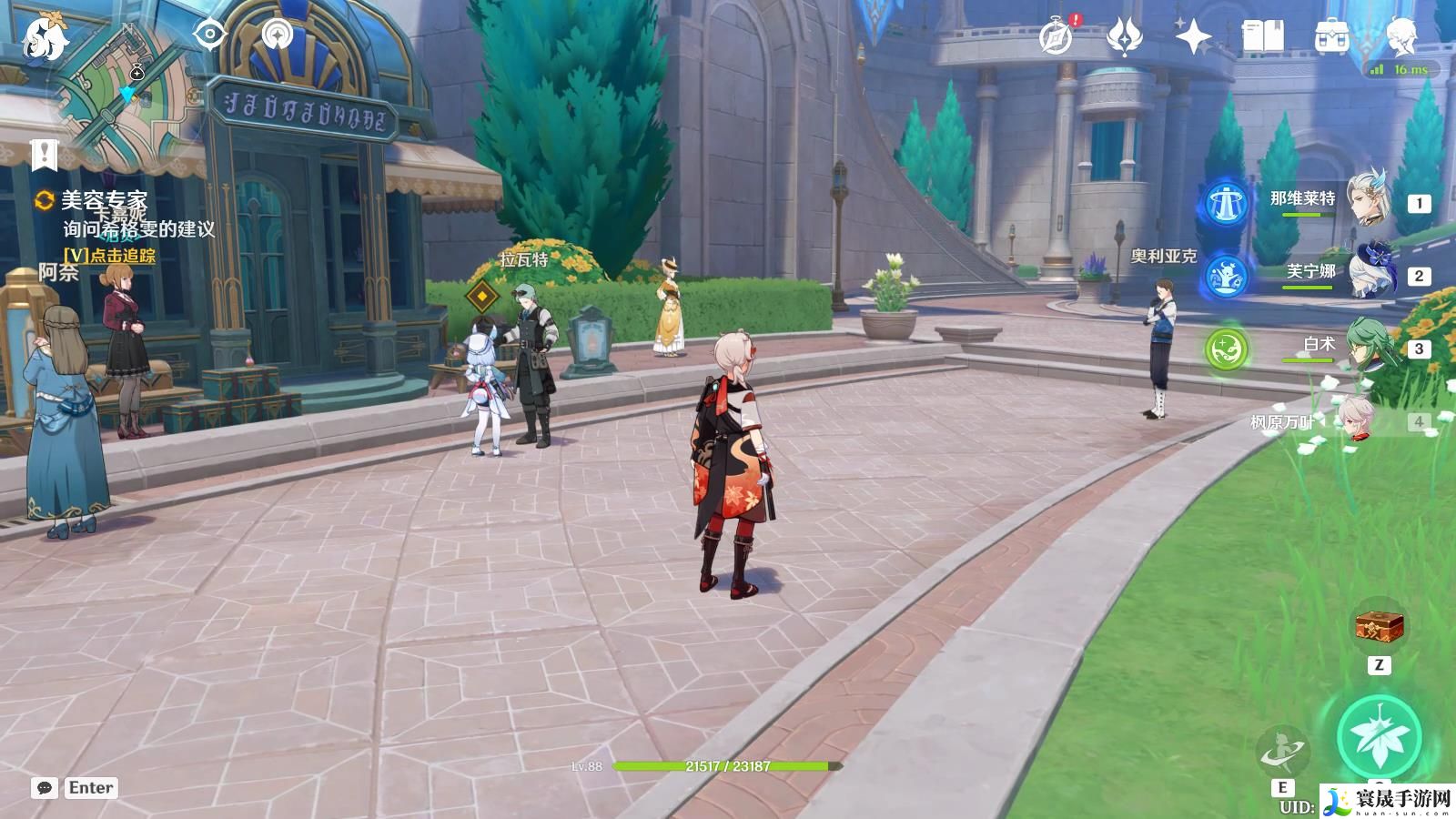Switch to party member 芙宁娜
Image resolution: width=1456 pixels, height=819 pixels.
pos(1364,273)
